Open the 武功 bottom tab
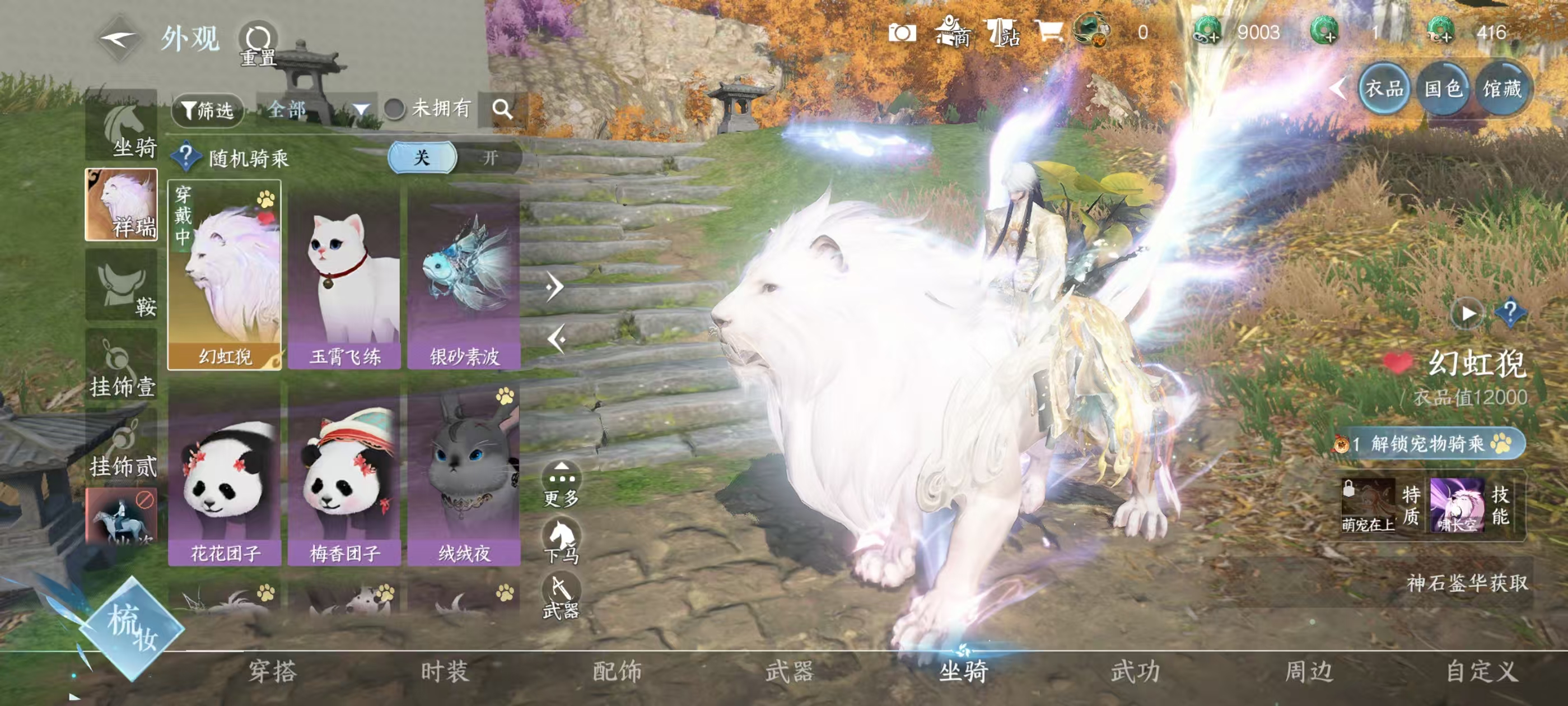 (1135, 671)
